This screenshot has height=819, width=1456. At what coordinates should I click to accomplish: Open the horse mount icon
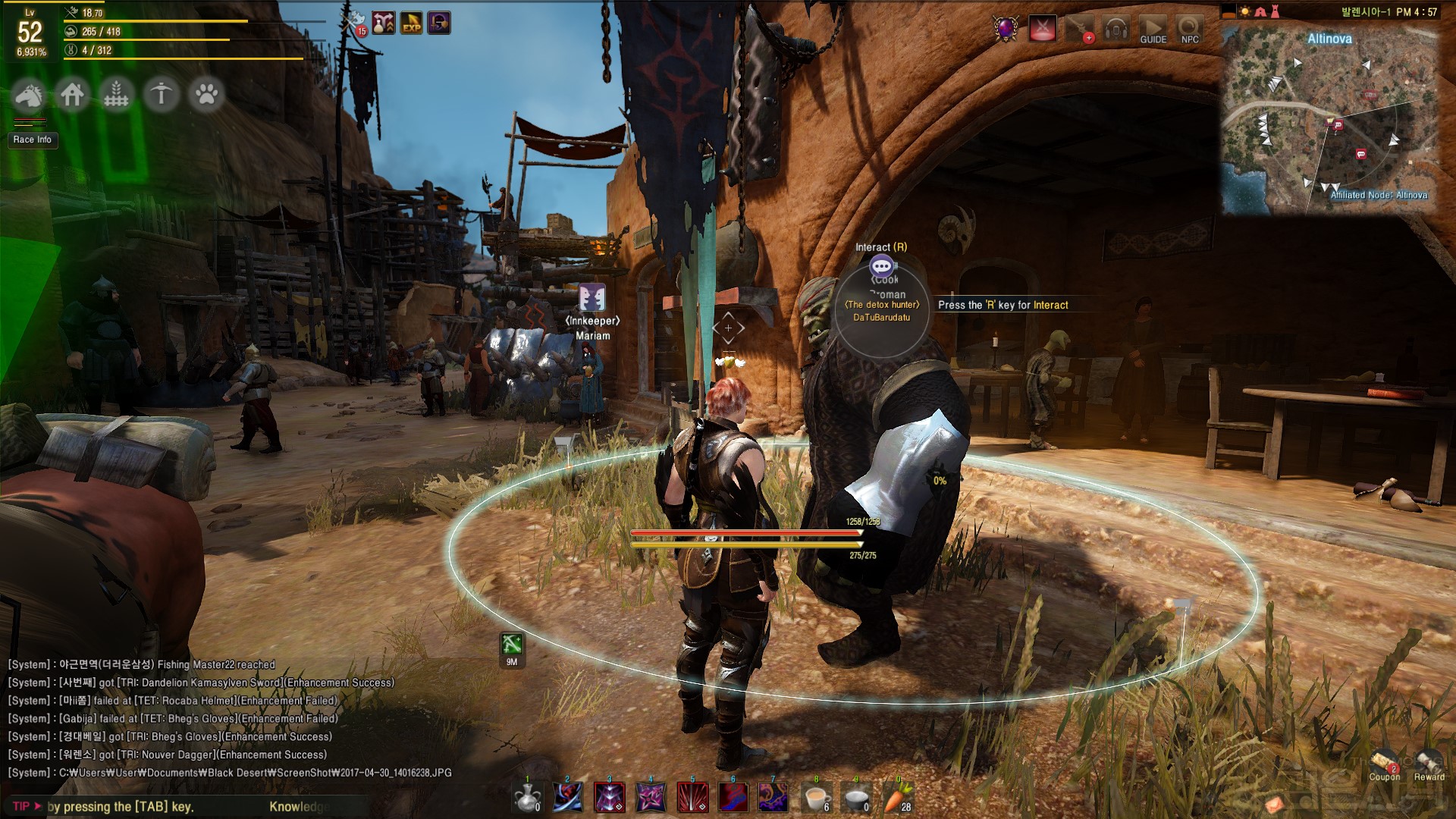(30, 95)
